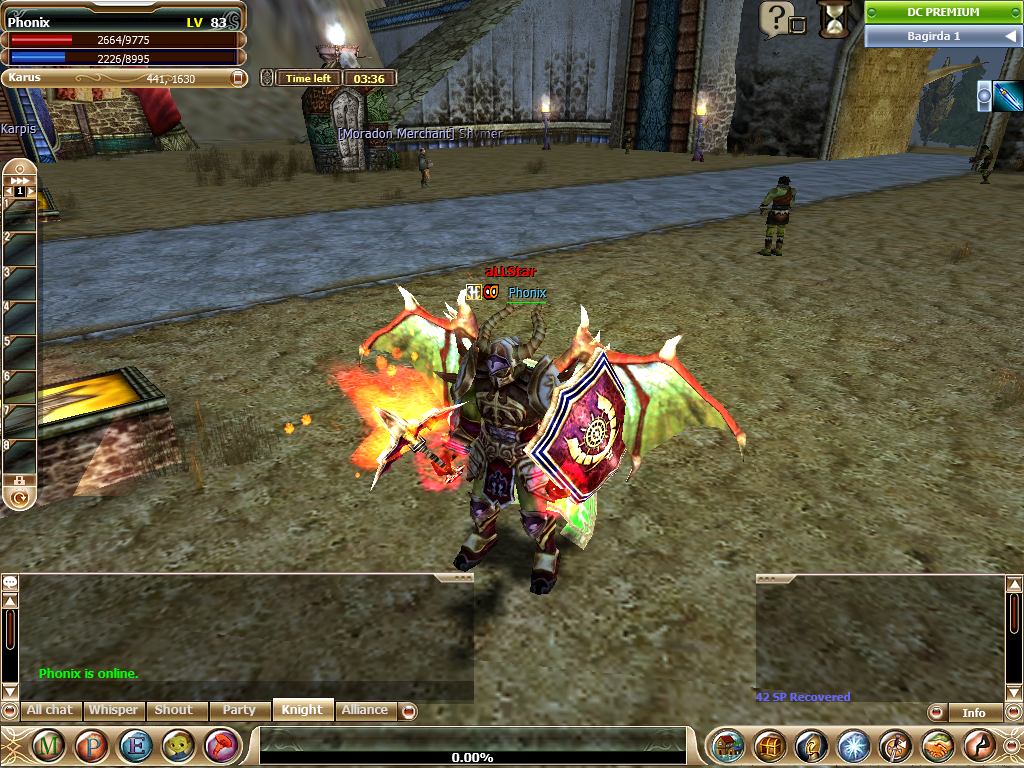Click the hourglass icon
Screen dimensions: 1024x768
(x=831, y=18)
